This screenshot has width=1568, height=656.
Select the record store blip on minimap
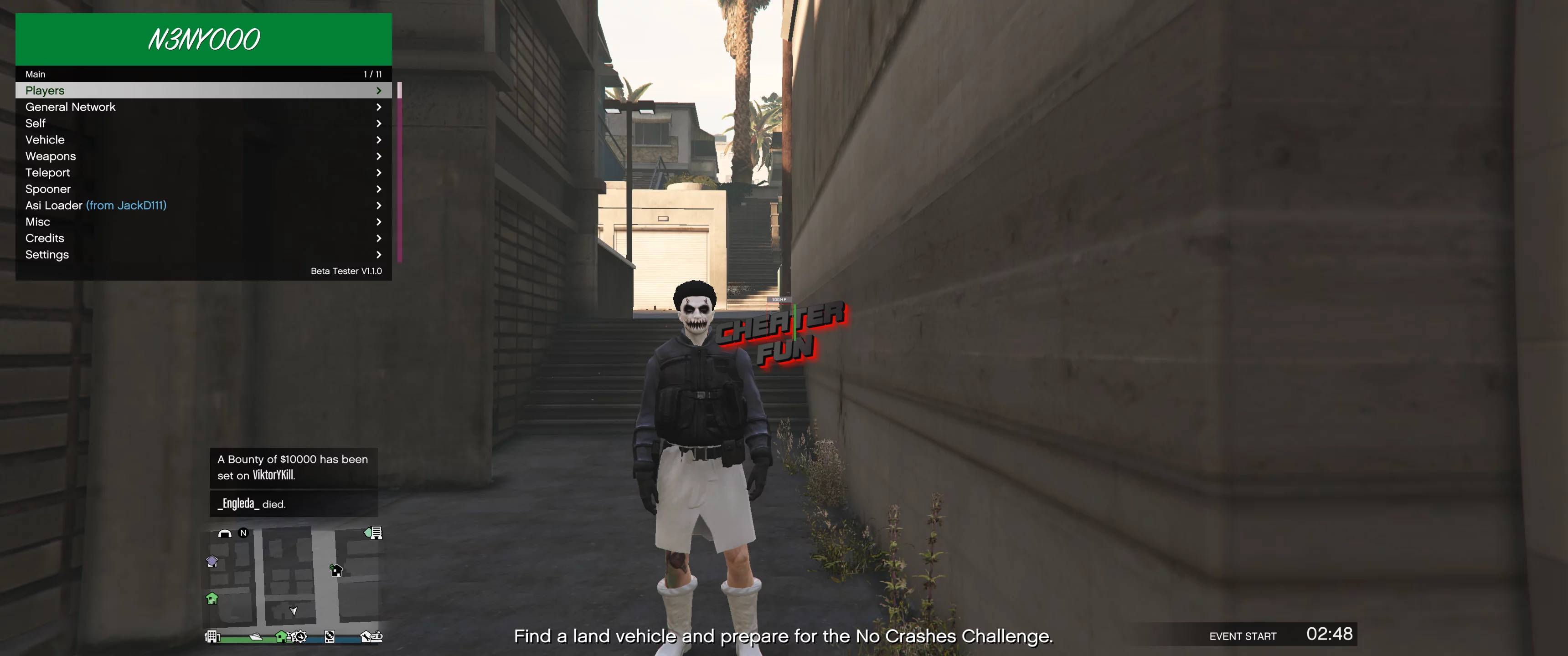click(330, 637)
